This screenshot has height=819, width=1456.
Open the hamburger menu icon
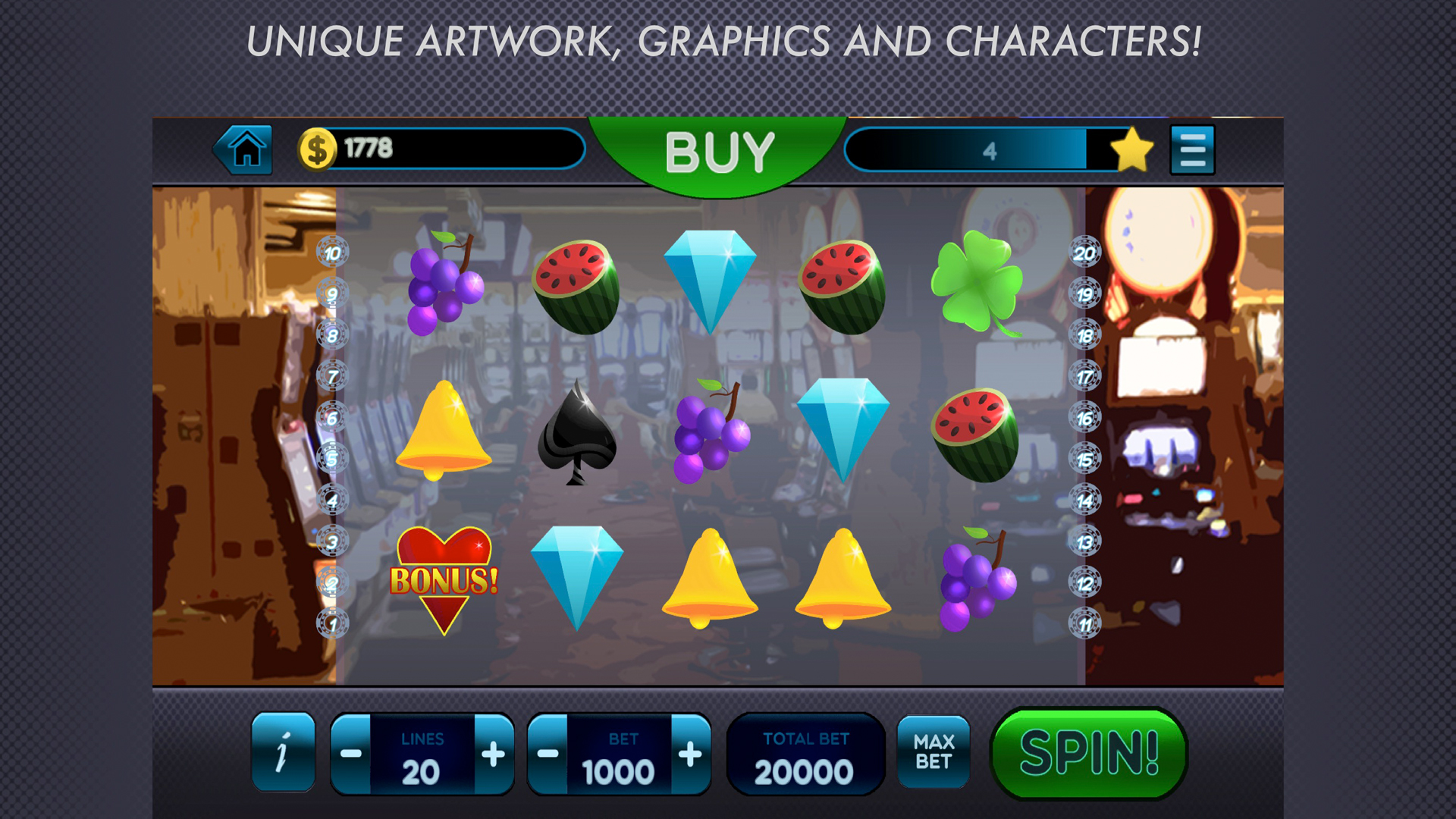pyautogui.click(x=1192, y=149)
